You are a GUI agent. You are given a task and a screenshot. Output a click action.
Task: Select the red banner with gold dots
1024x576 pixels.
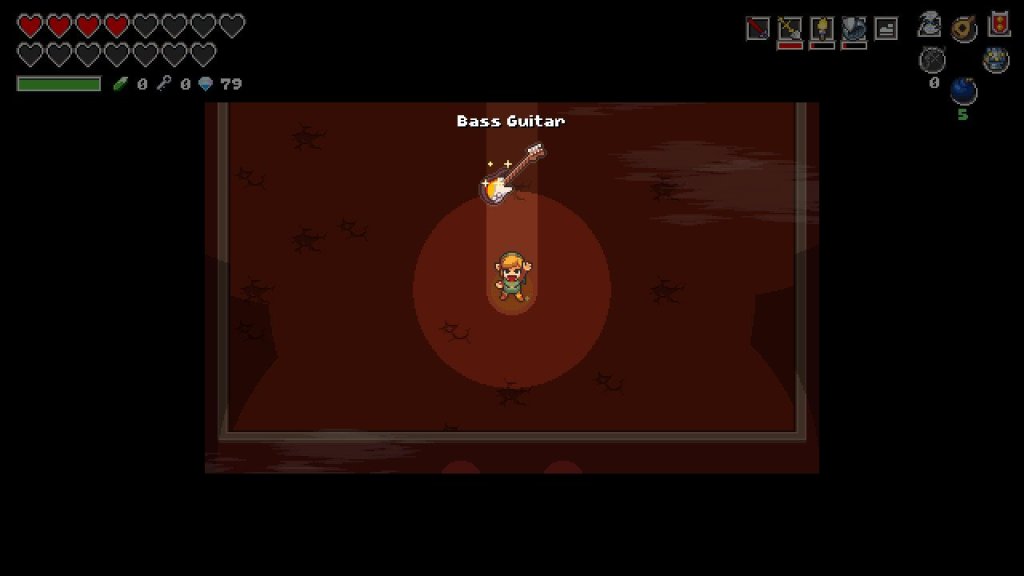pos(998,24)
